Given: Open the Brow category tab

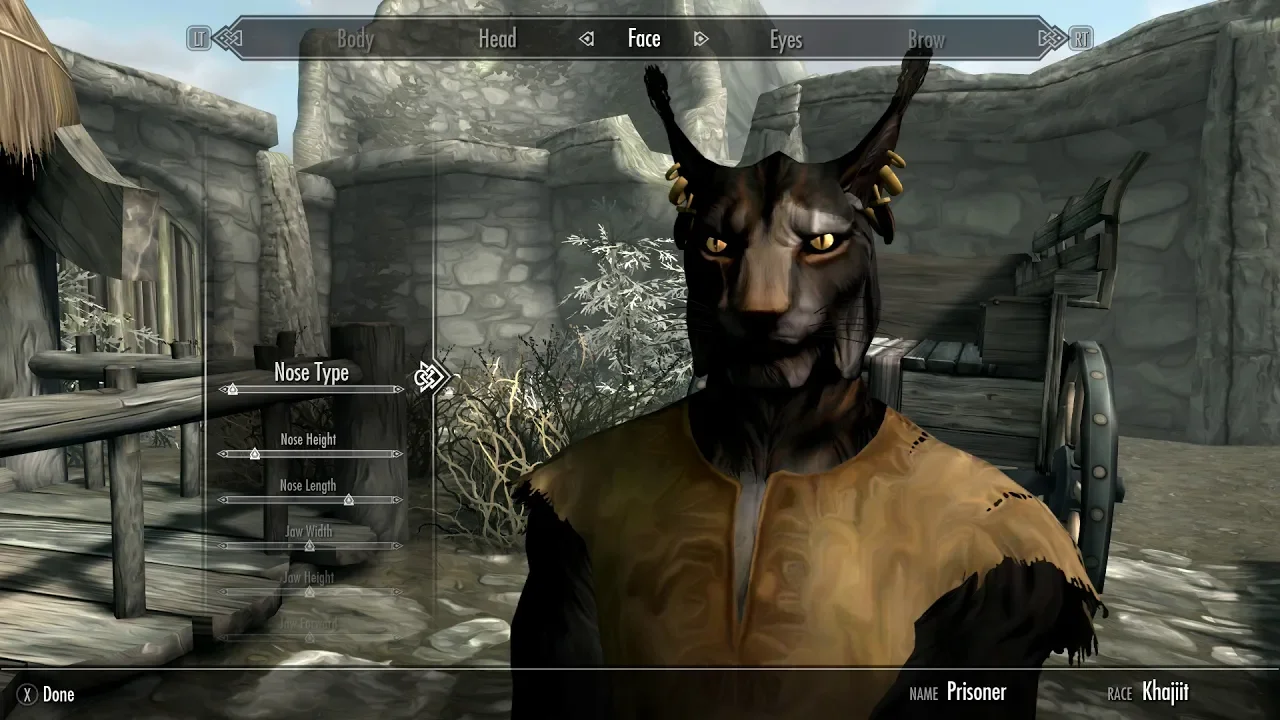Looking at the screenshot, I should [x=926, y=40].
